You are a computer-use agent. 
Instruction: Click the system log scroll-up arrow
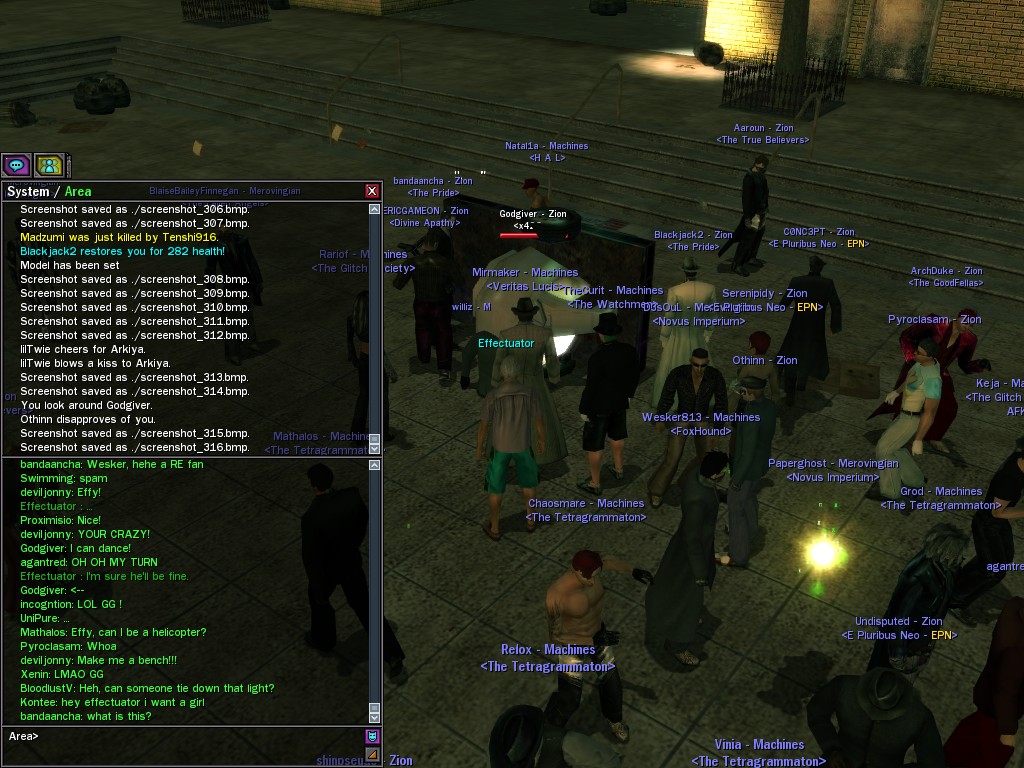point(375,209)
